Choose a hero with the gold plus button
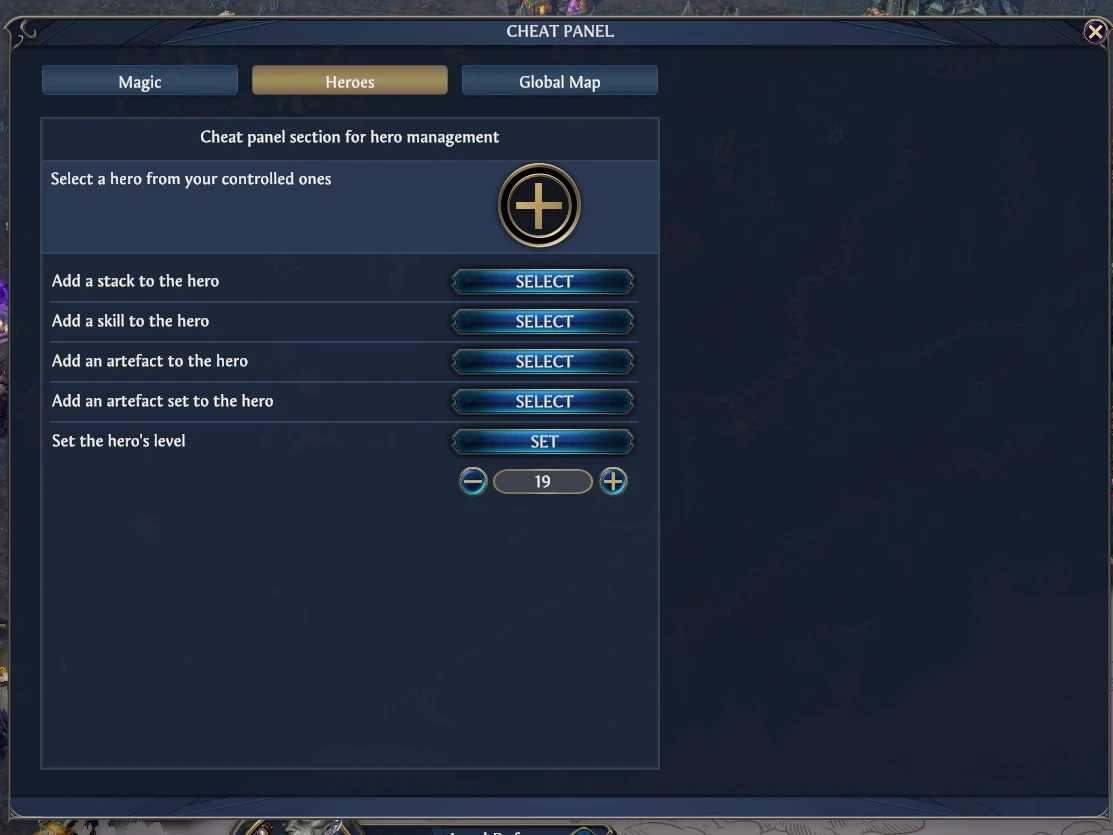Screen dimensions: 1113x835 click(539, 205)
